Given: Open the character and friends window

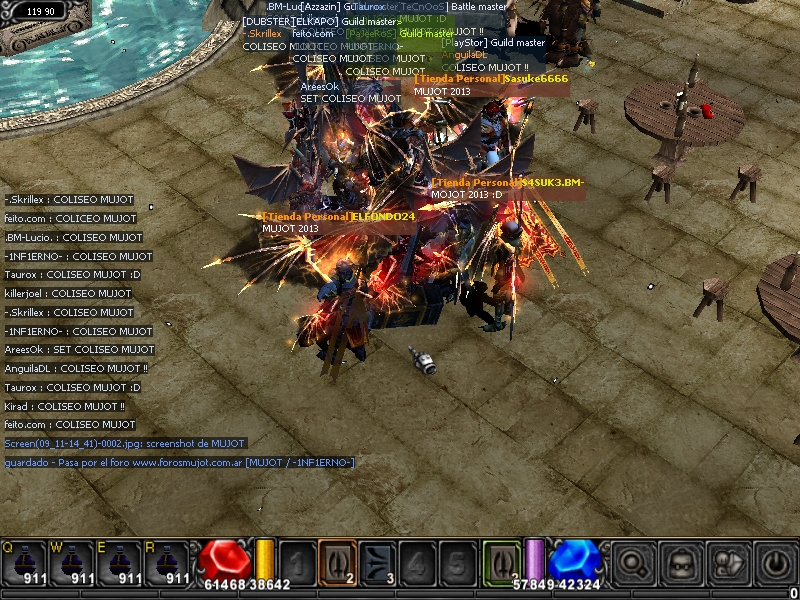Looking at the screenshot, I should (x=729, y=564).
